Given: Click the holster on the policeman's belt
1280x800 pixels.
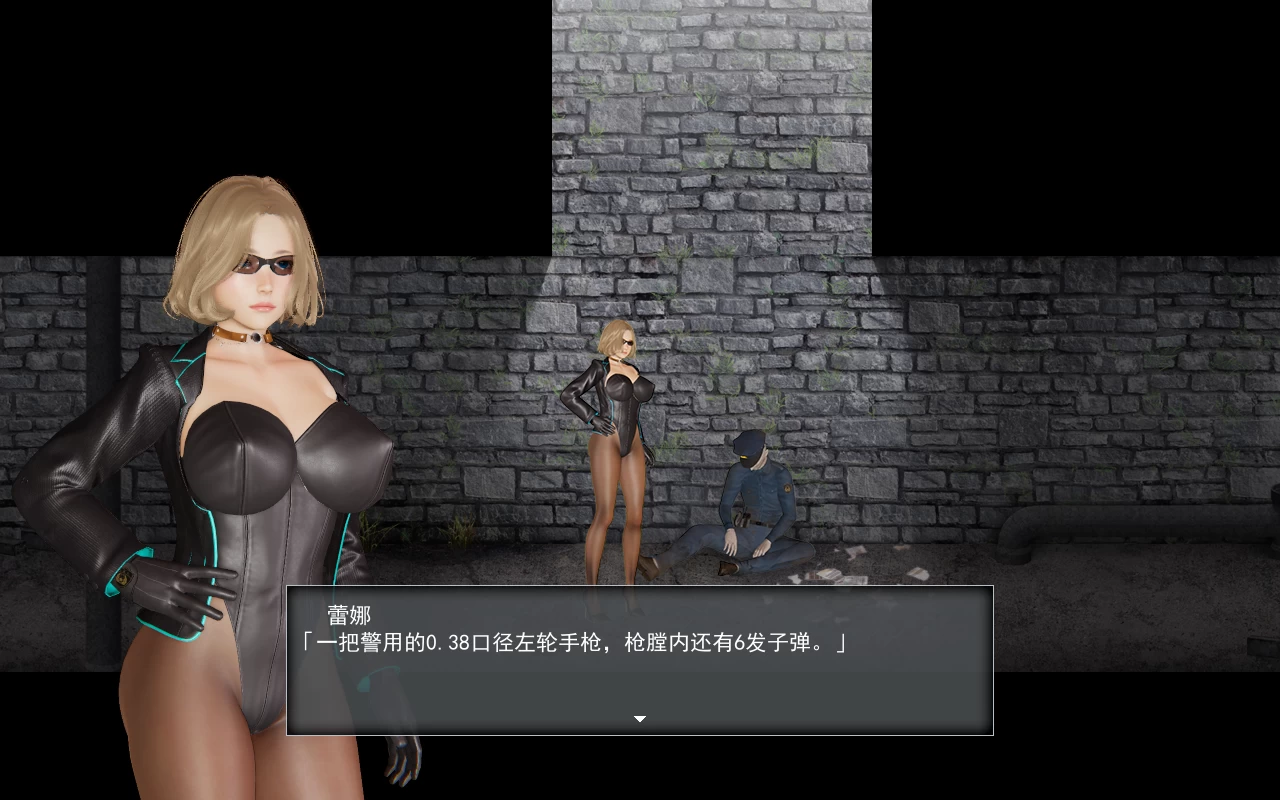Looking at the screenshot, I should tap(742, 517).
